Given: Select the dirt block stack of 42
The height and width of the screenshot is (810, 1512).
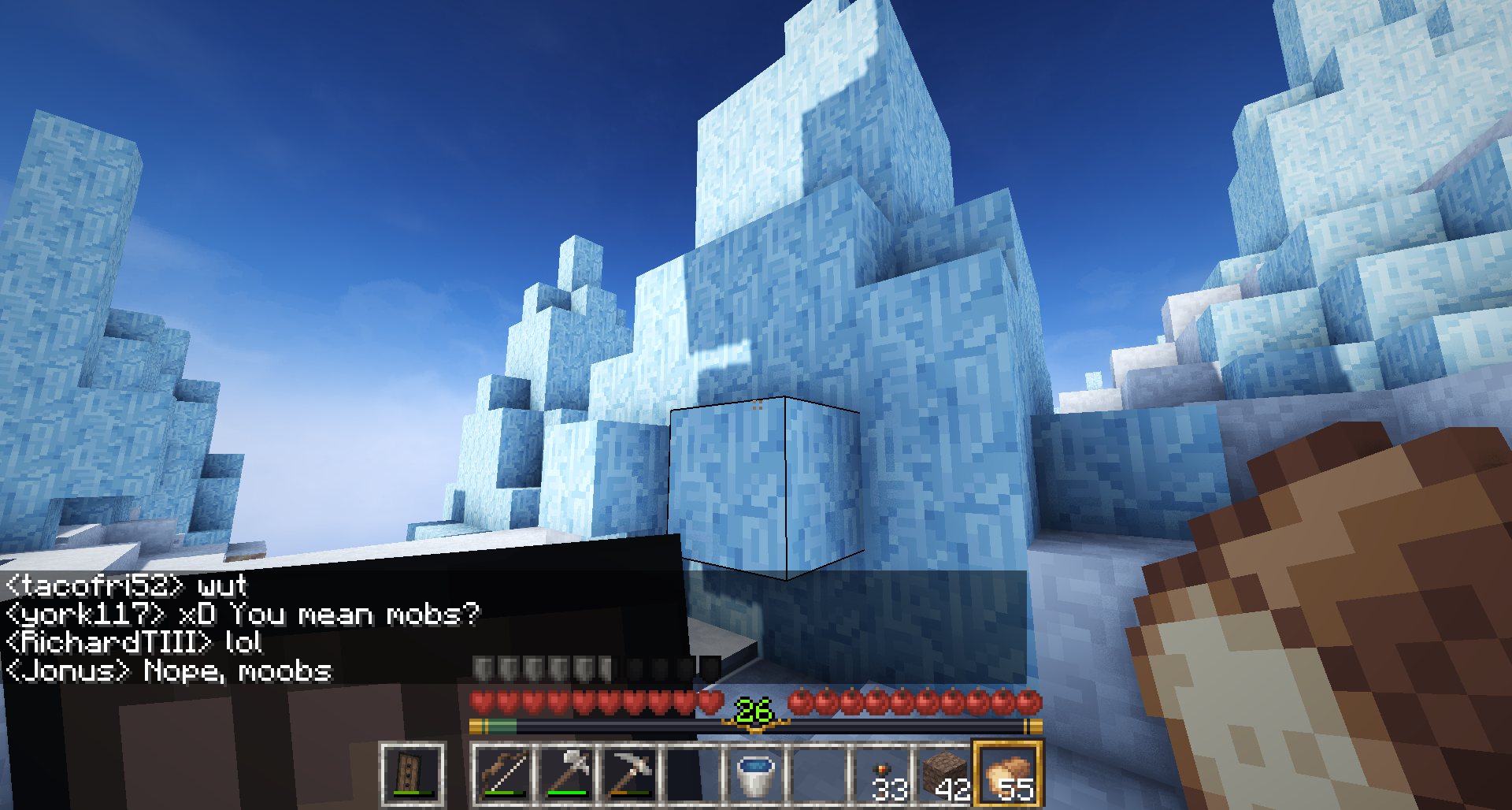Looking at the screenshot, I should click(946, 774).
